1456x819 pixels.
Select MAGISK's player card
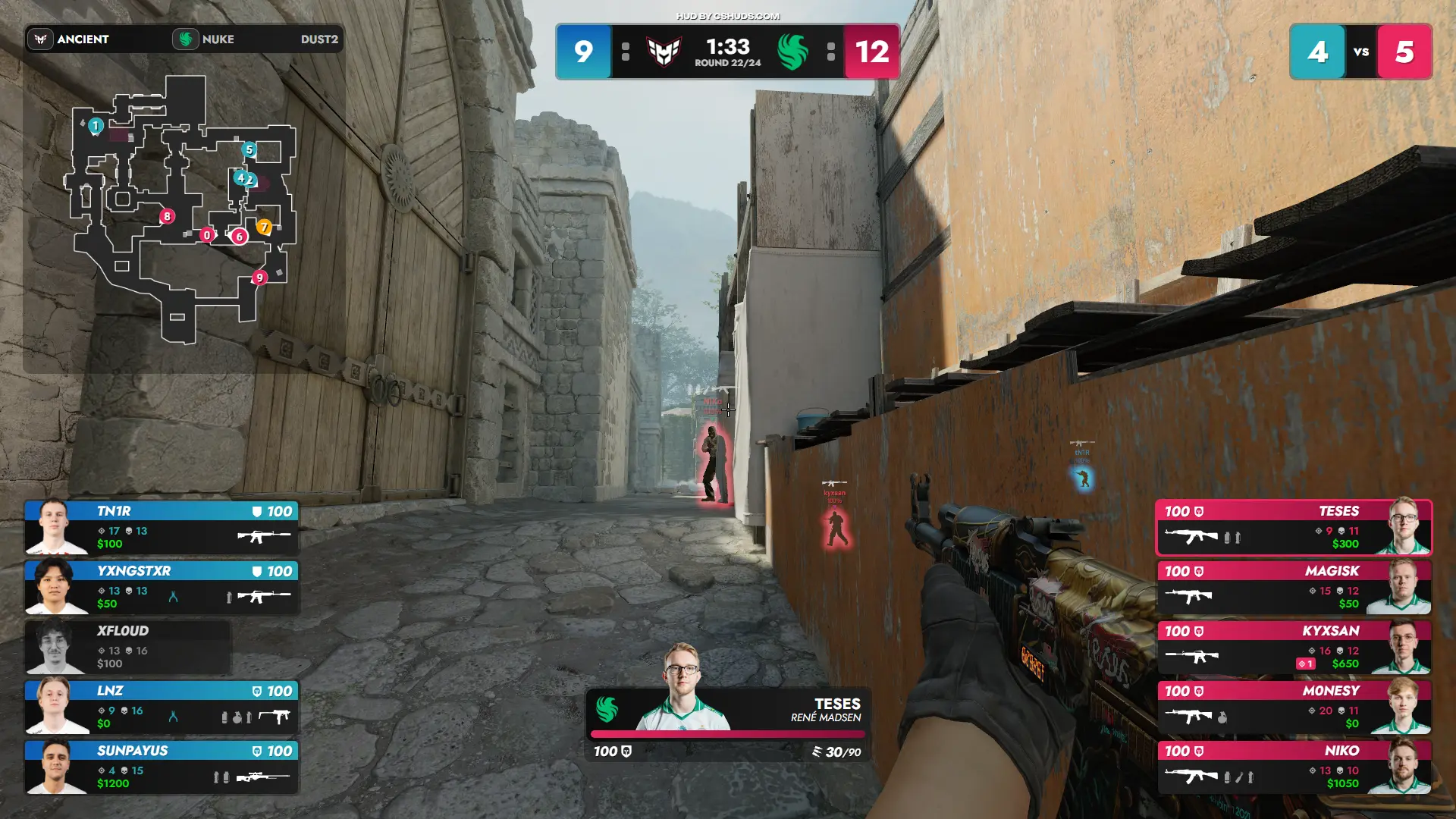click(x=1294, y=587)
